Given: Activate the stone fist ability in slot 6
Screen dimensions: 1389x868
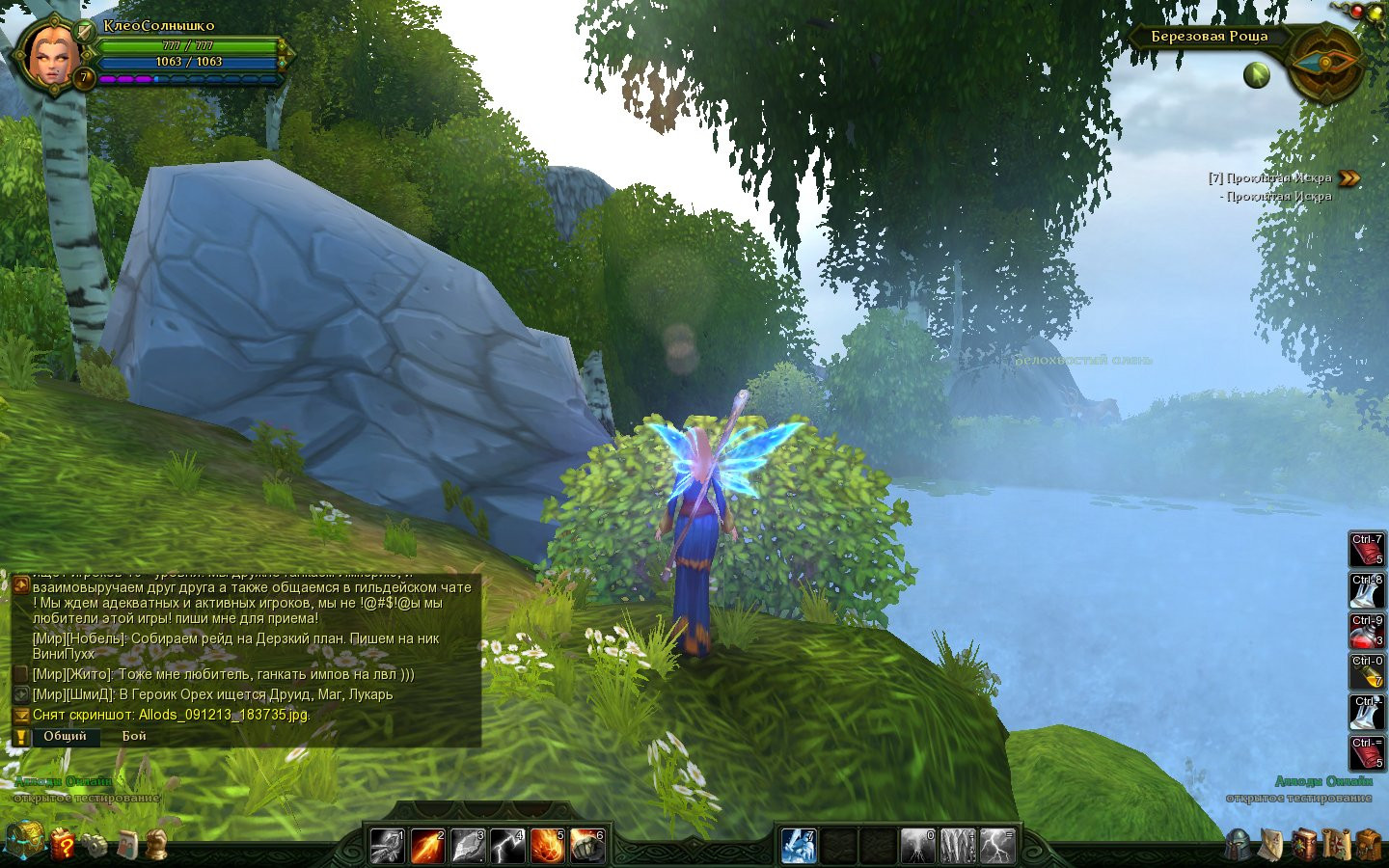Looking at the screenshot, I should point(586,846).
